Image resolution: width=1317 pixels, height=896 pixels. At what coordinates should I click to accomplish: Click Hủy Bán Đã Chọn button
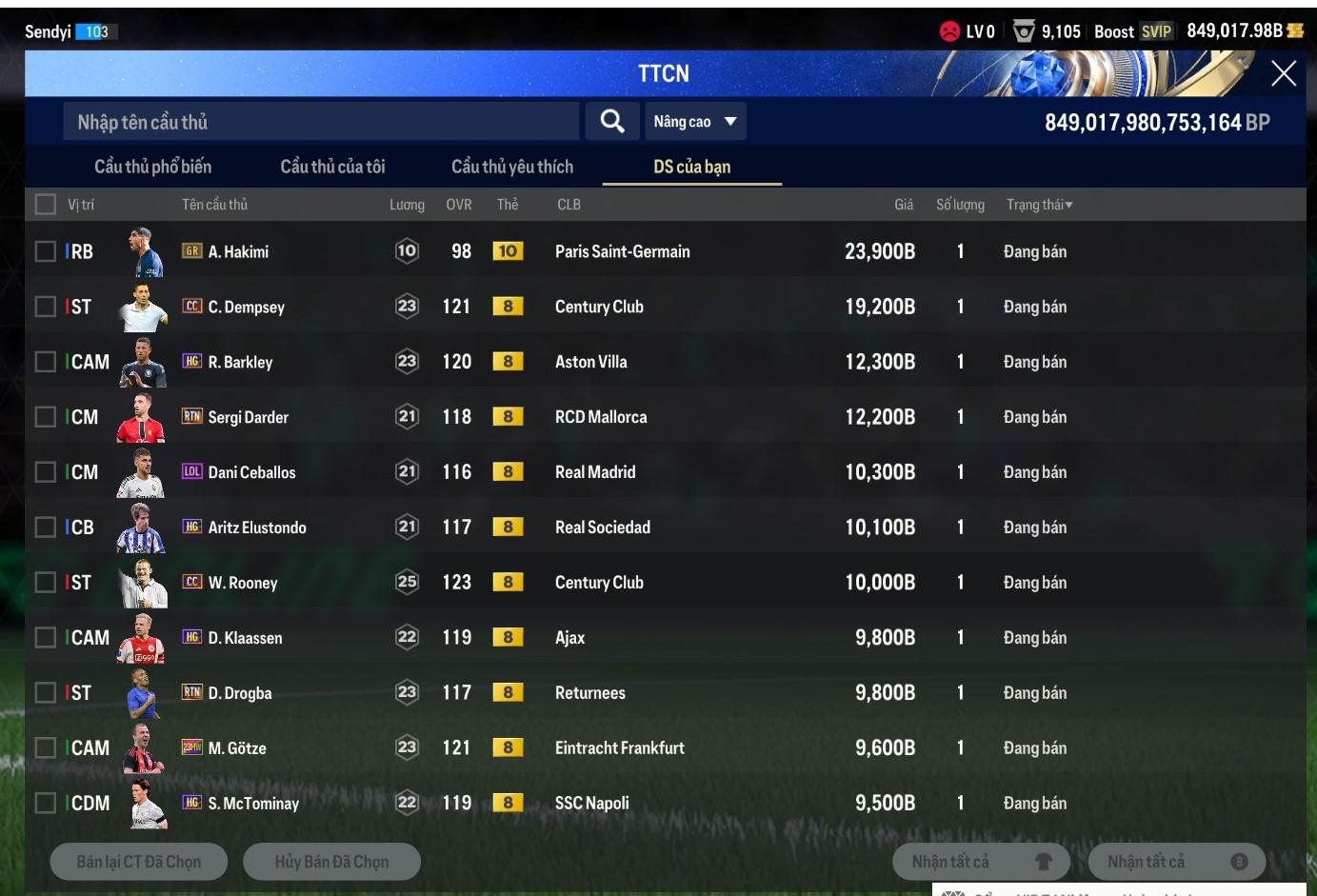(x=331, y=862)
